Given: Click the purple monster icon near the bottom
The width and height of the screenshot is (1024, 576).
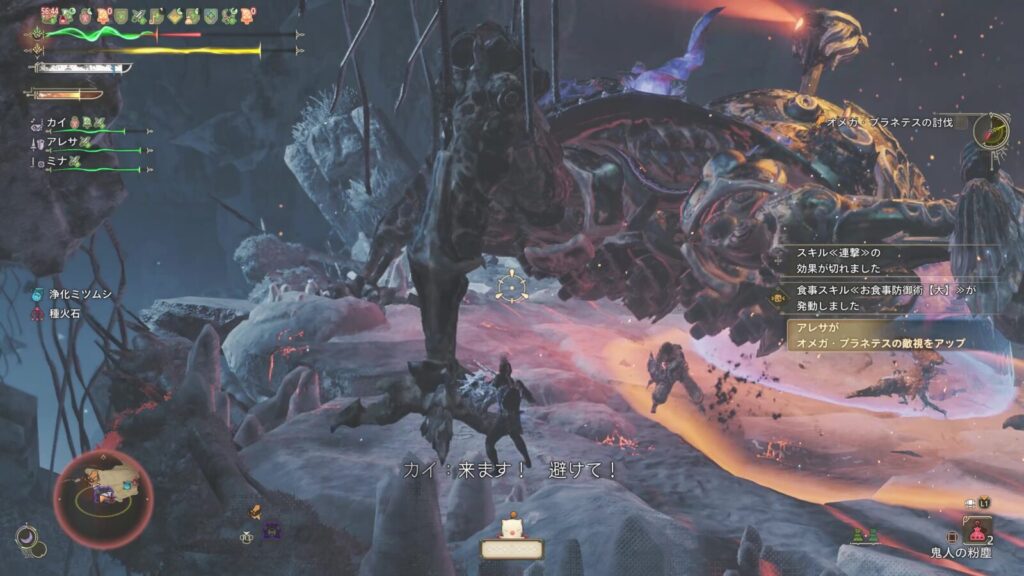Looking at the screenshot, I should pyautogui.click(x=272, y=530).
